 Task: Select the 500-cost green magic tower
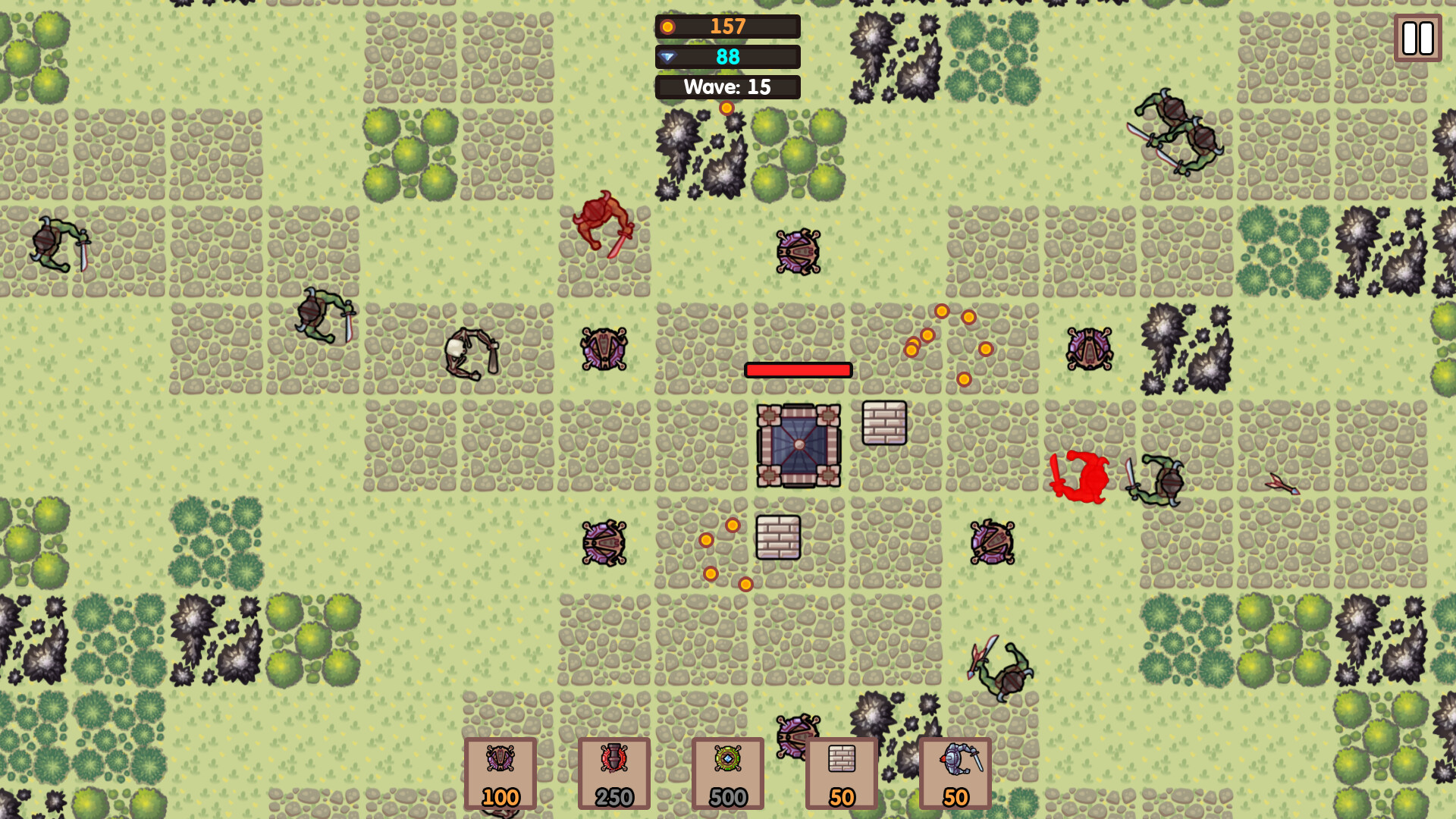[727, 772]
